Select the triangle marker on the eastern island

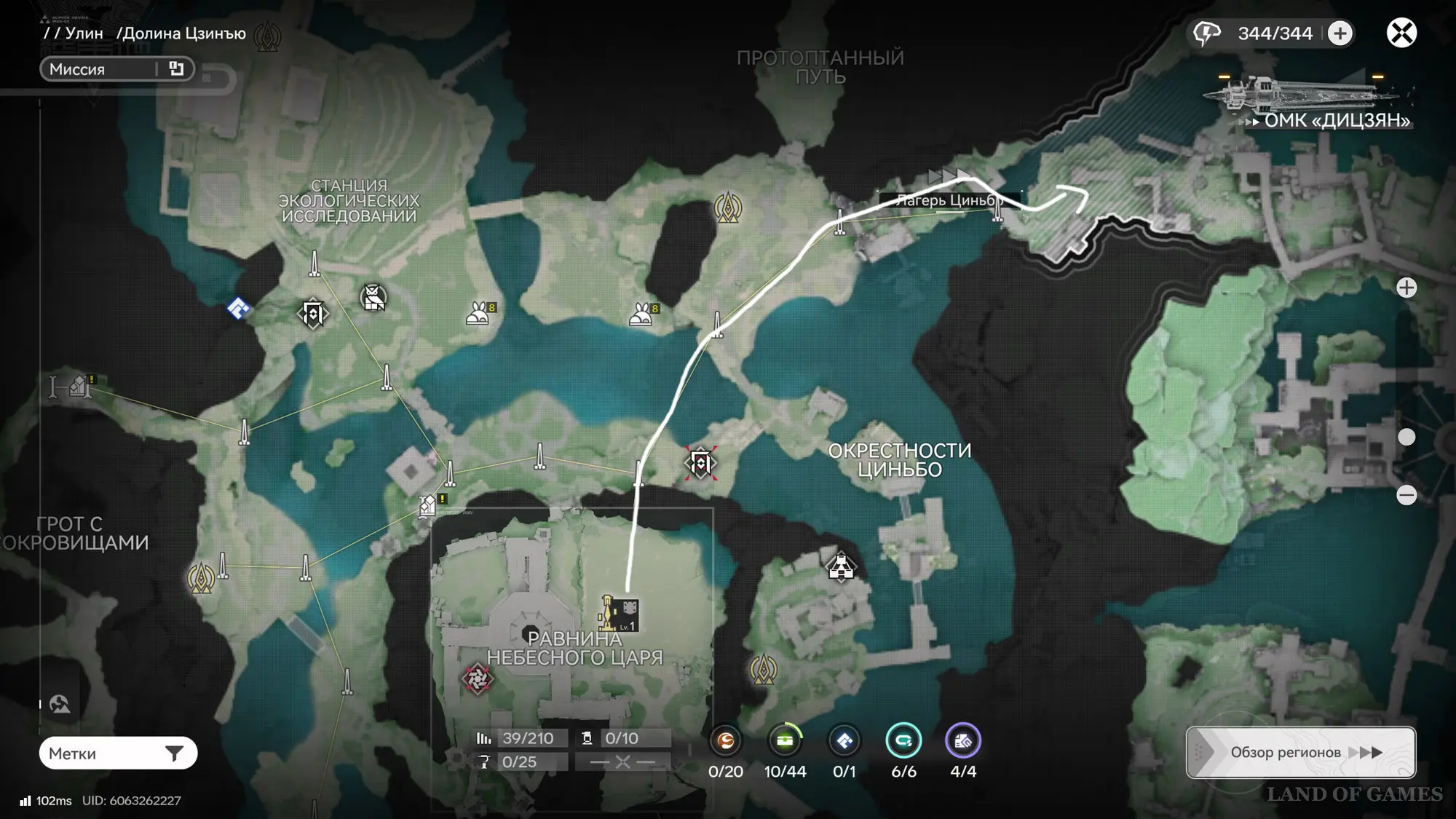pyautogui.click(x=841, y=567)
